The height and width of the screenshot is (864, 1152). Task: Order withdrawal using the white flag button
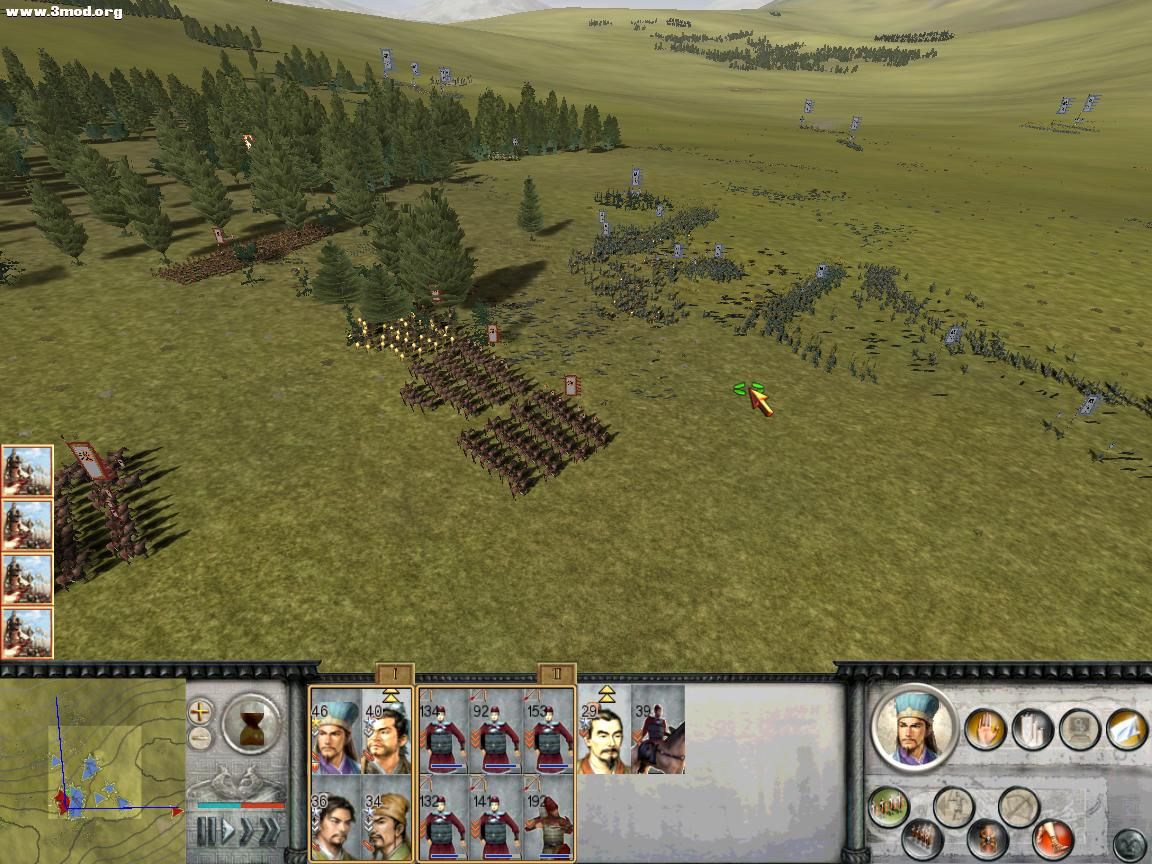1127,729
